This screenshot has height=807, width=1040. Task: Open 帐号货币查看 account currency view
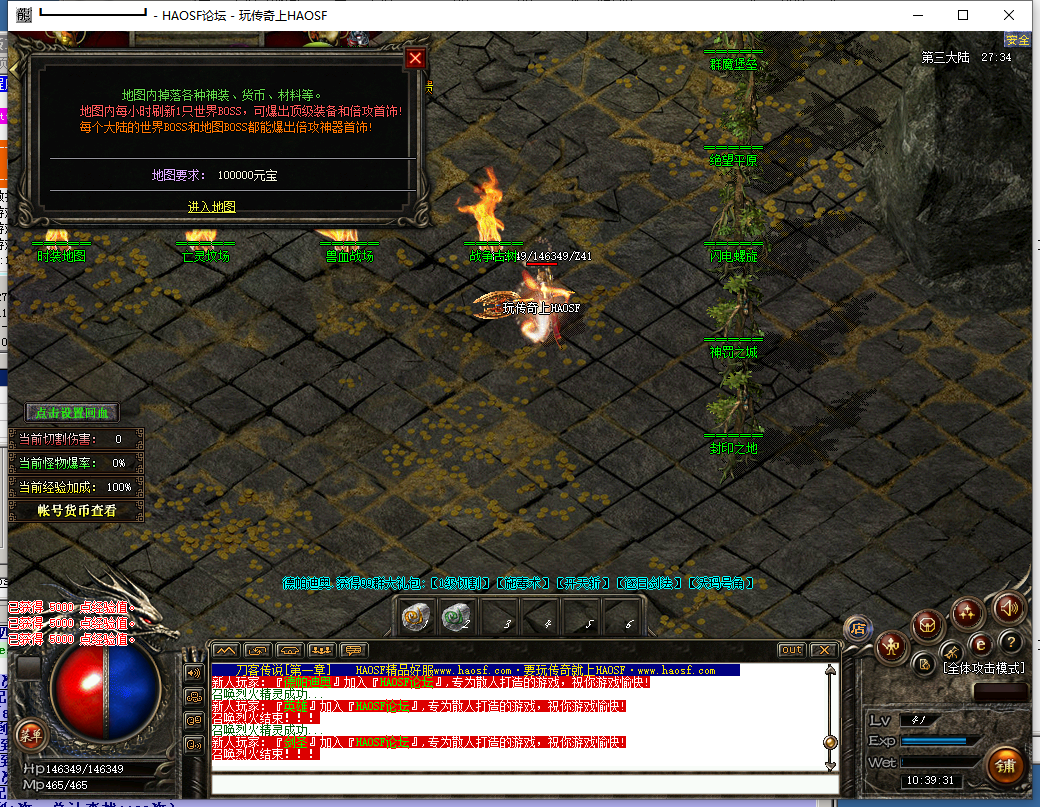[76, 511]
